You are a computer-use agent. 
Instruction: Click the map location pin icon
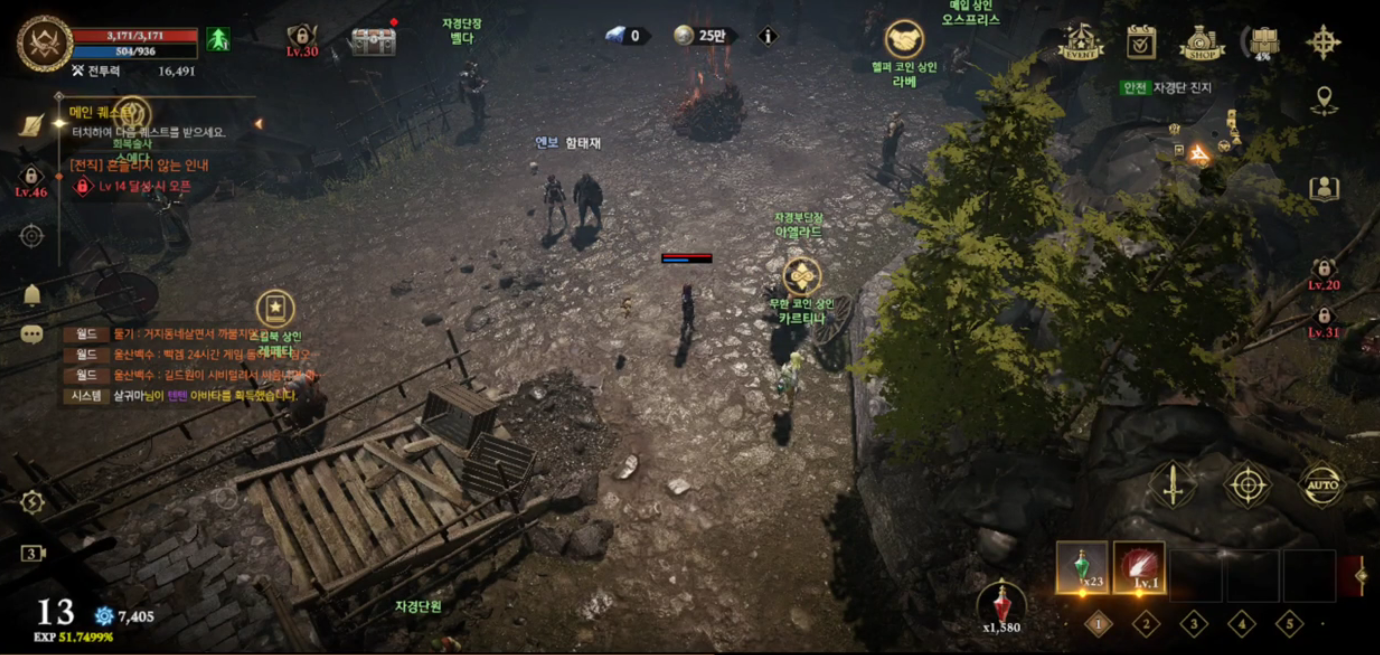pyautogui.click(x=1324, y=100)
